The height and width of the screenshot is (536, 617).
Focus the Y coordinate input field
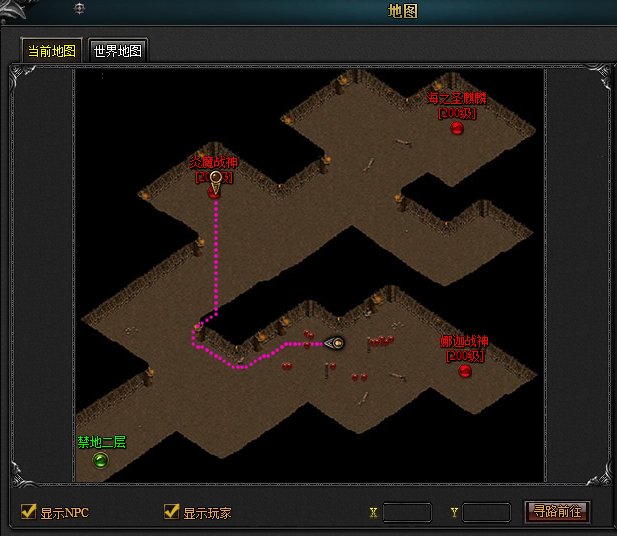[x=486, y=512]
